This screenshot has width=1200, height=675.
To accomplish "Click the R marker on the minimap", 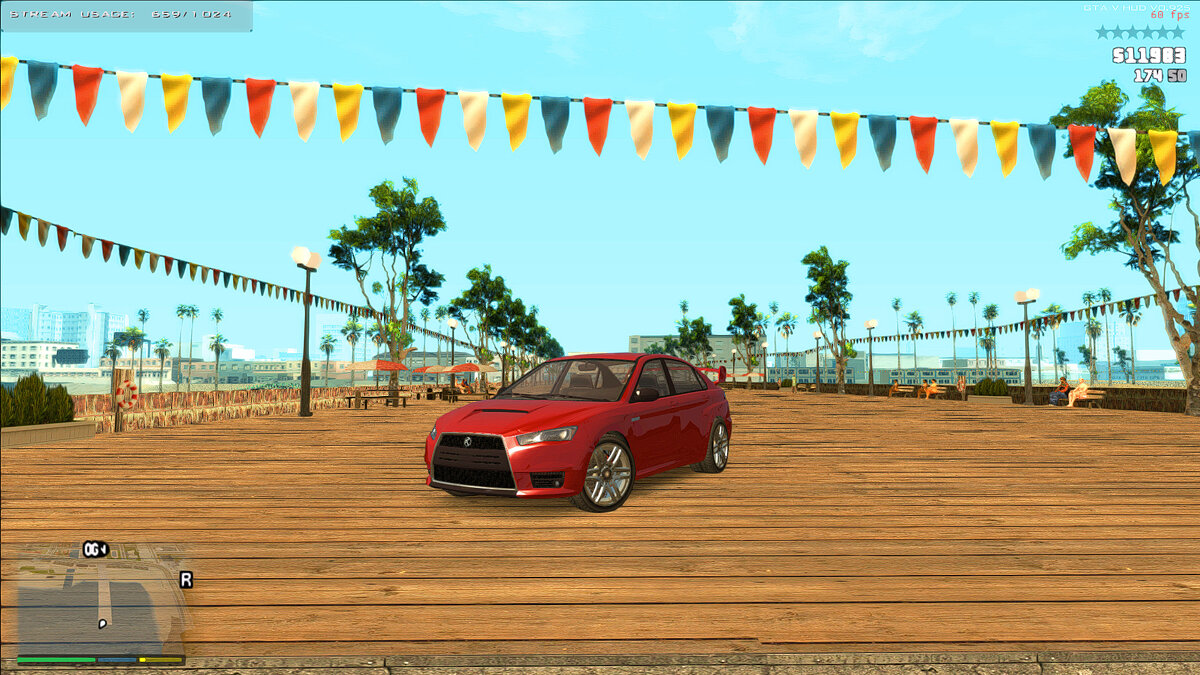I will [186, 579].
